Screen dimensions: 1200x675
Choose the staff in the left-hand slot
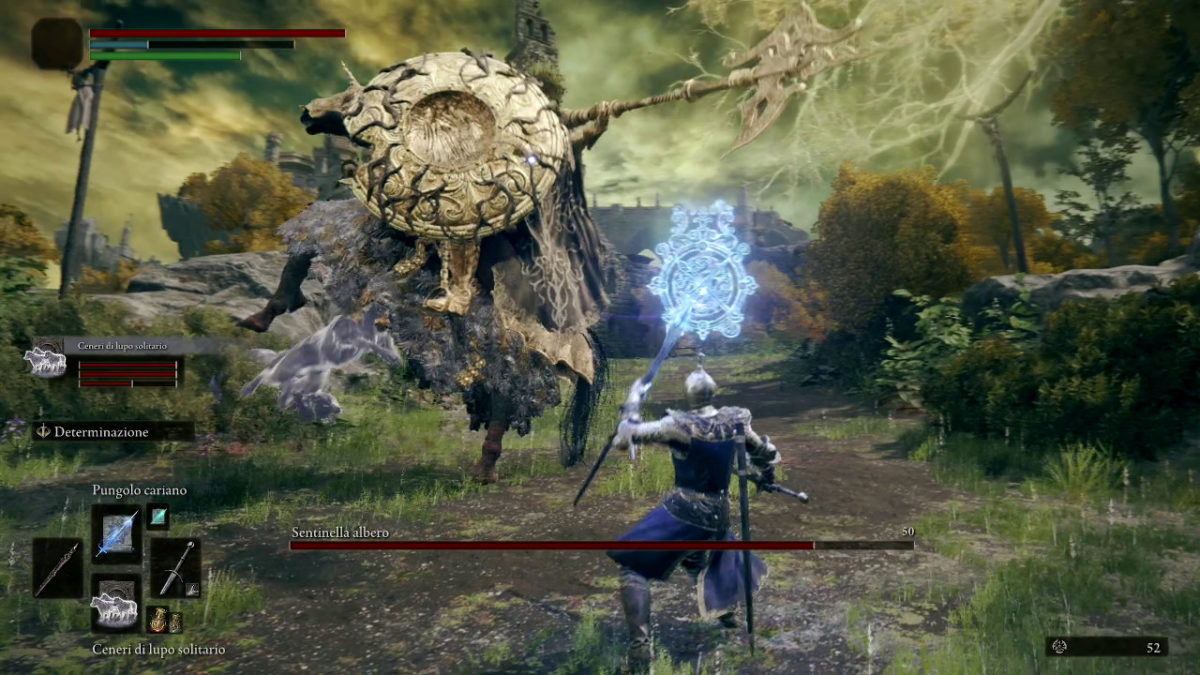[57, 567]
